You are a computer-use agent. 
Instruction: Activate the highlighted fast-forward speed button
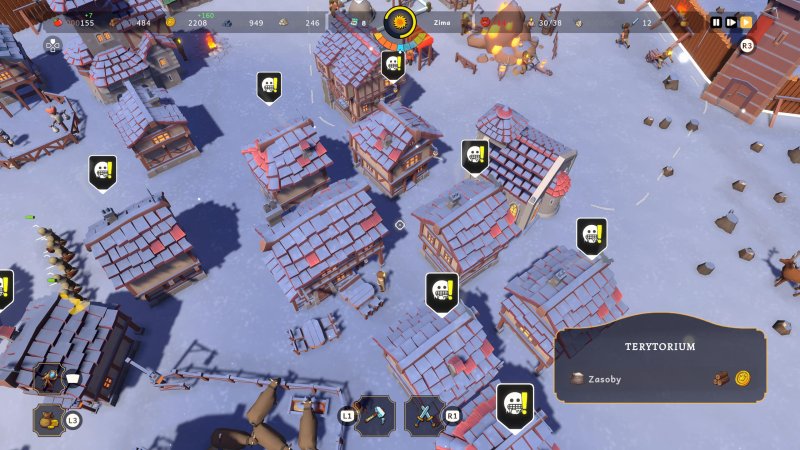coord(746,22)
